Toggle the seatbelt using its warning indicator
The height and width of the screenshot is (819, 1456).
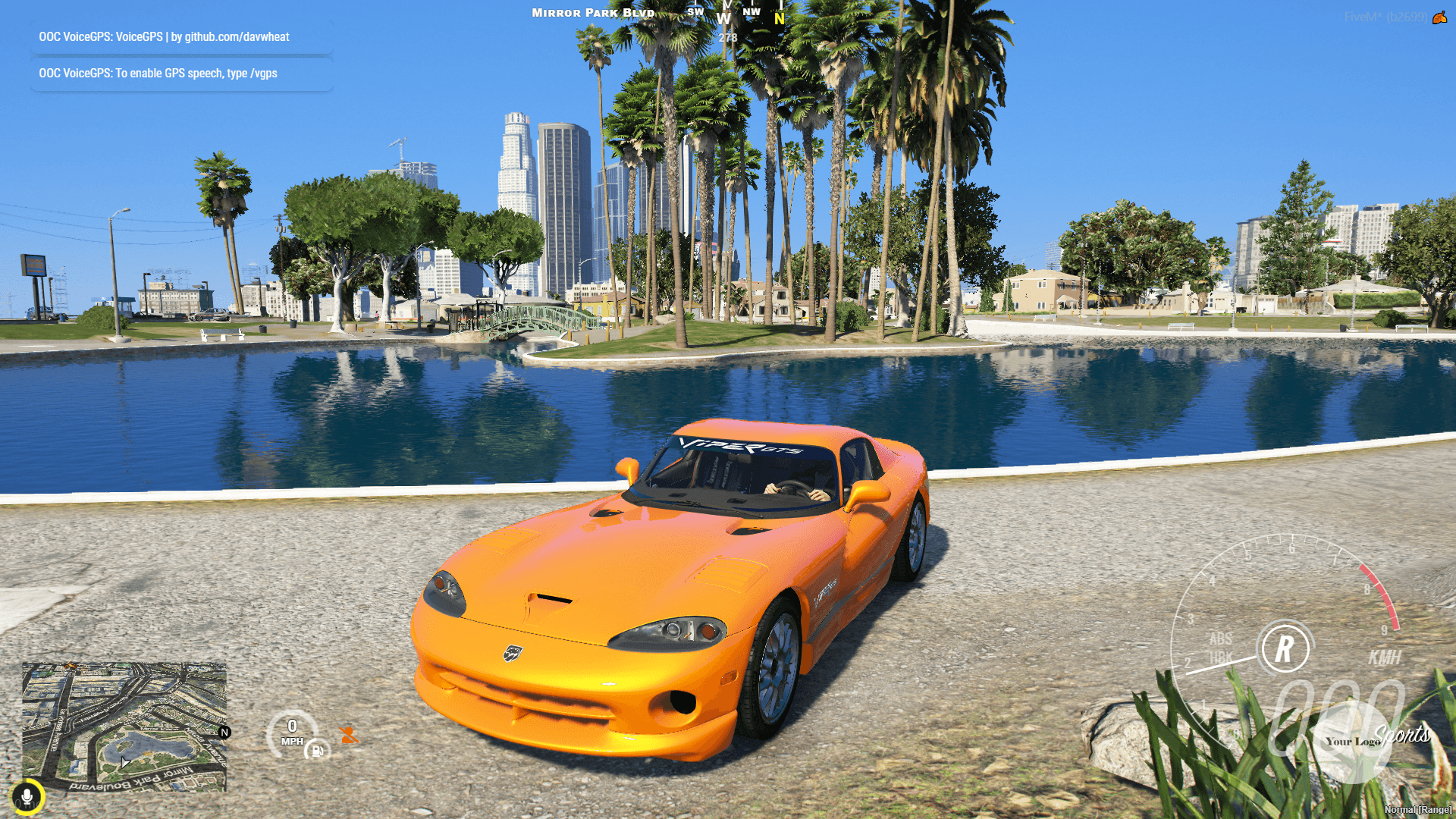tap(349, 735)
